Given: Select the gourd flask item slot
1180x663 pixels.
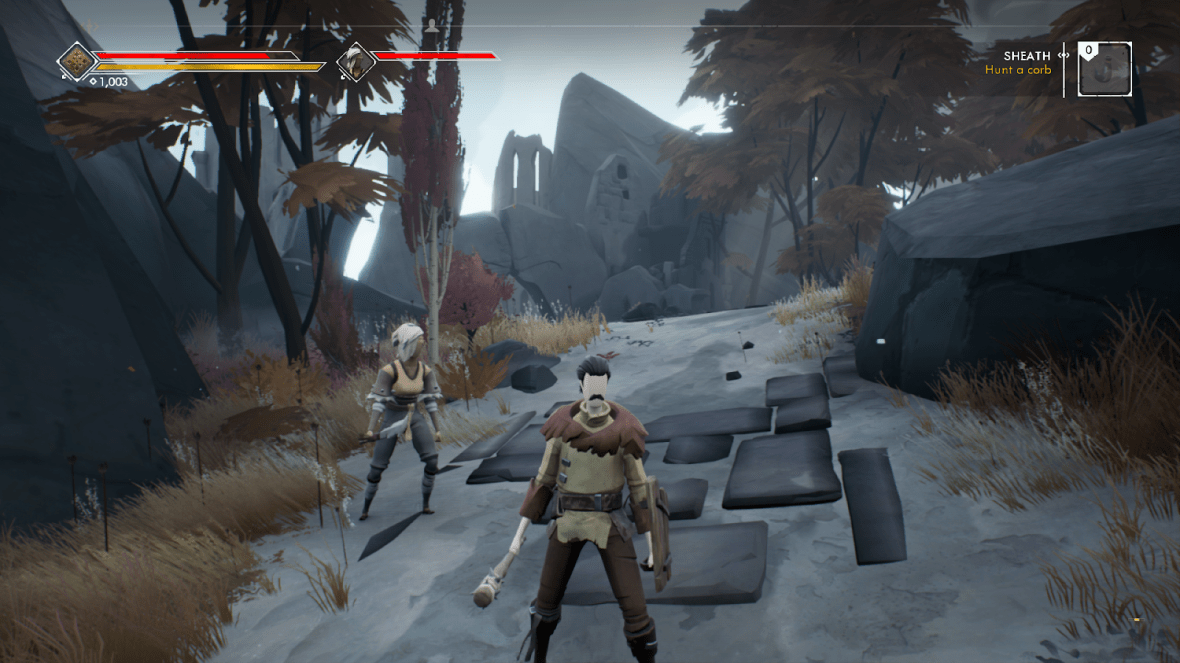Looking at the screenshot, I should 1106,70.
